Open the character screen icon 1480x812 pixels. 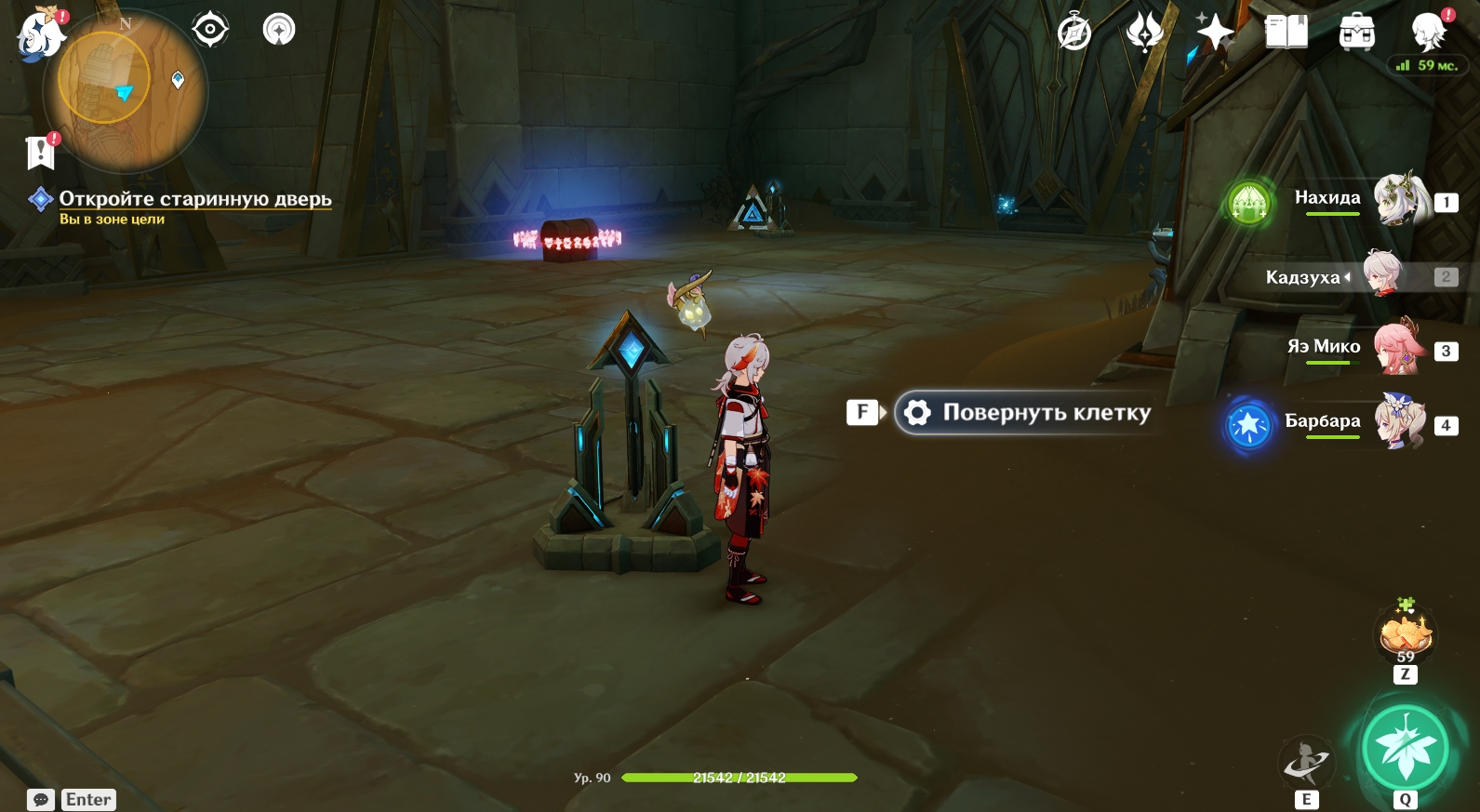[x=1427, y=33]
